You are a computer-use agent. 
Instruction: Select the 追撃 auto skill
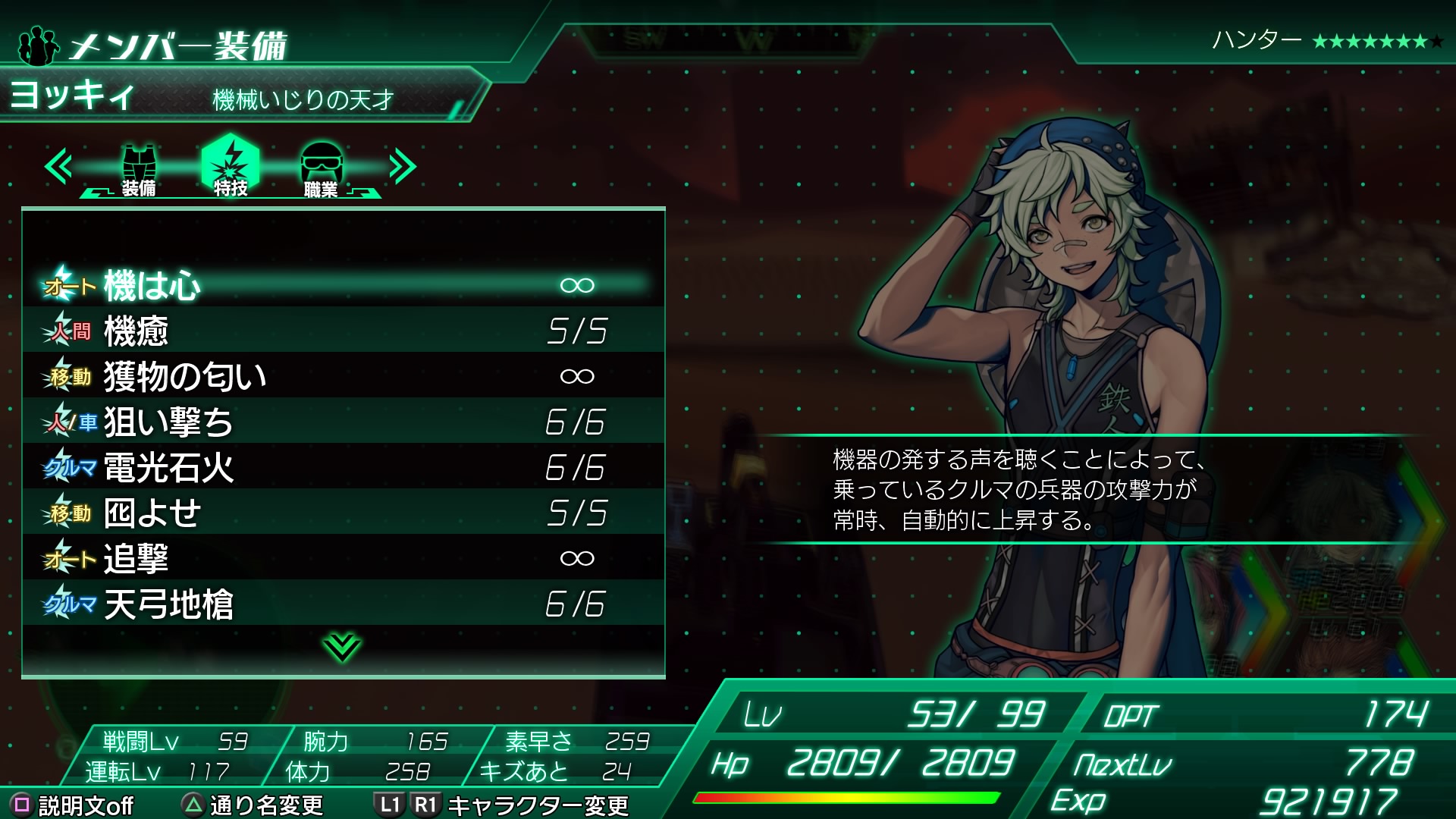click(344, 558)
